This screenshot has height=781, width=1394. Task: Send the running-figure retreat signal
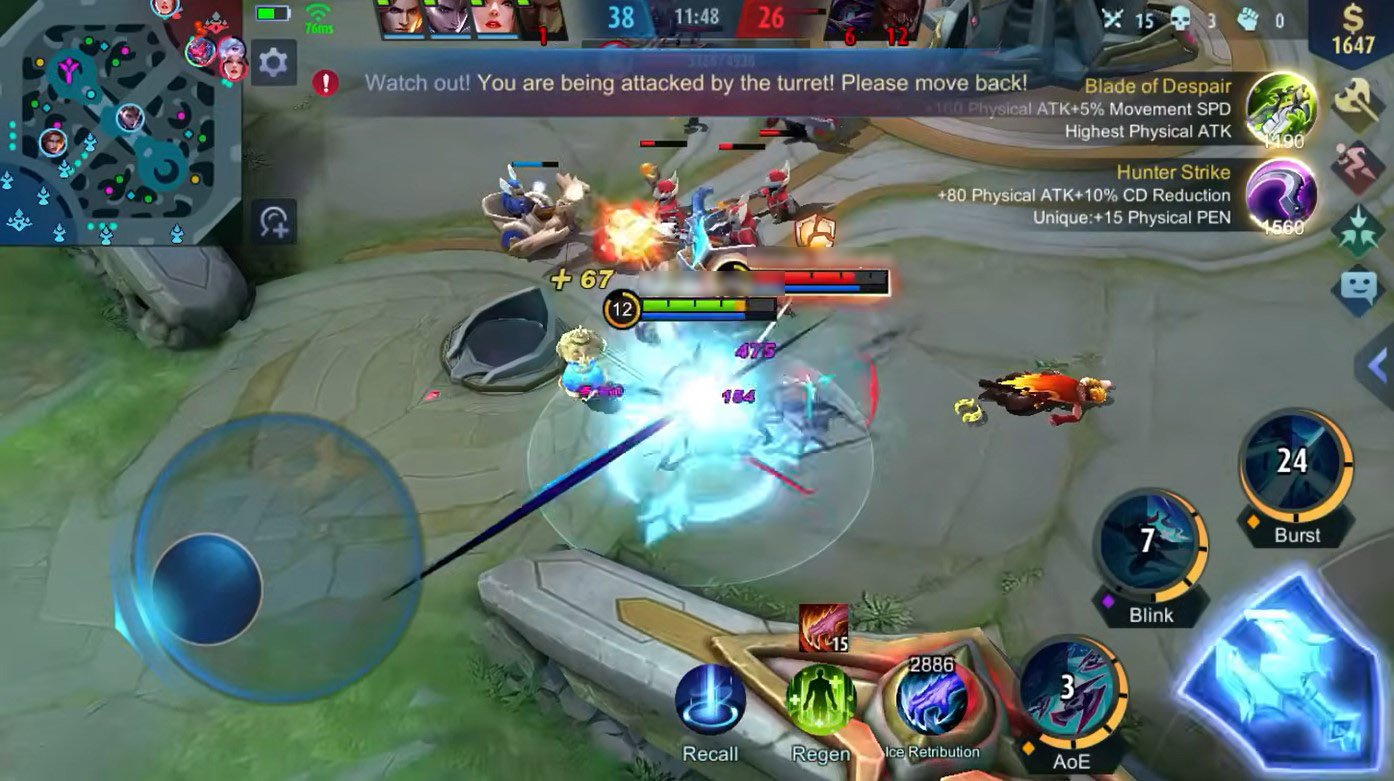(x=1359, y=166)
